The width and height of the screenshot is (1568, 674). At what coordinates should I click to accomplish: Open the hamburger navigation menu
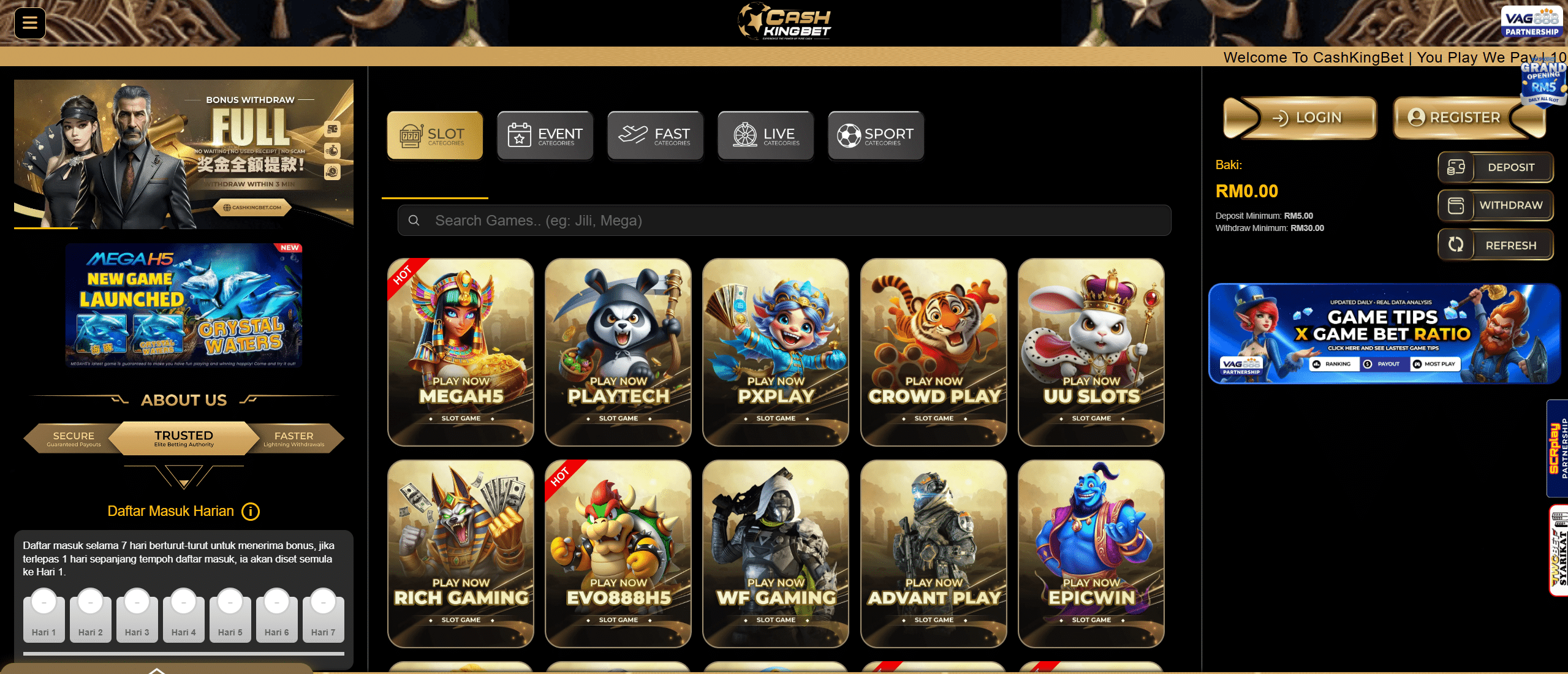29,23
